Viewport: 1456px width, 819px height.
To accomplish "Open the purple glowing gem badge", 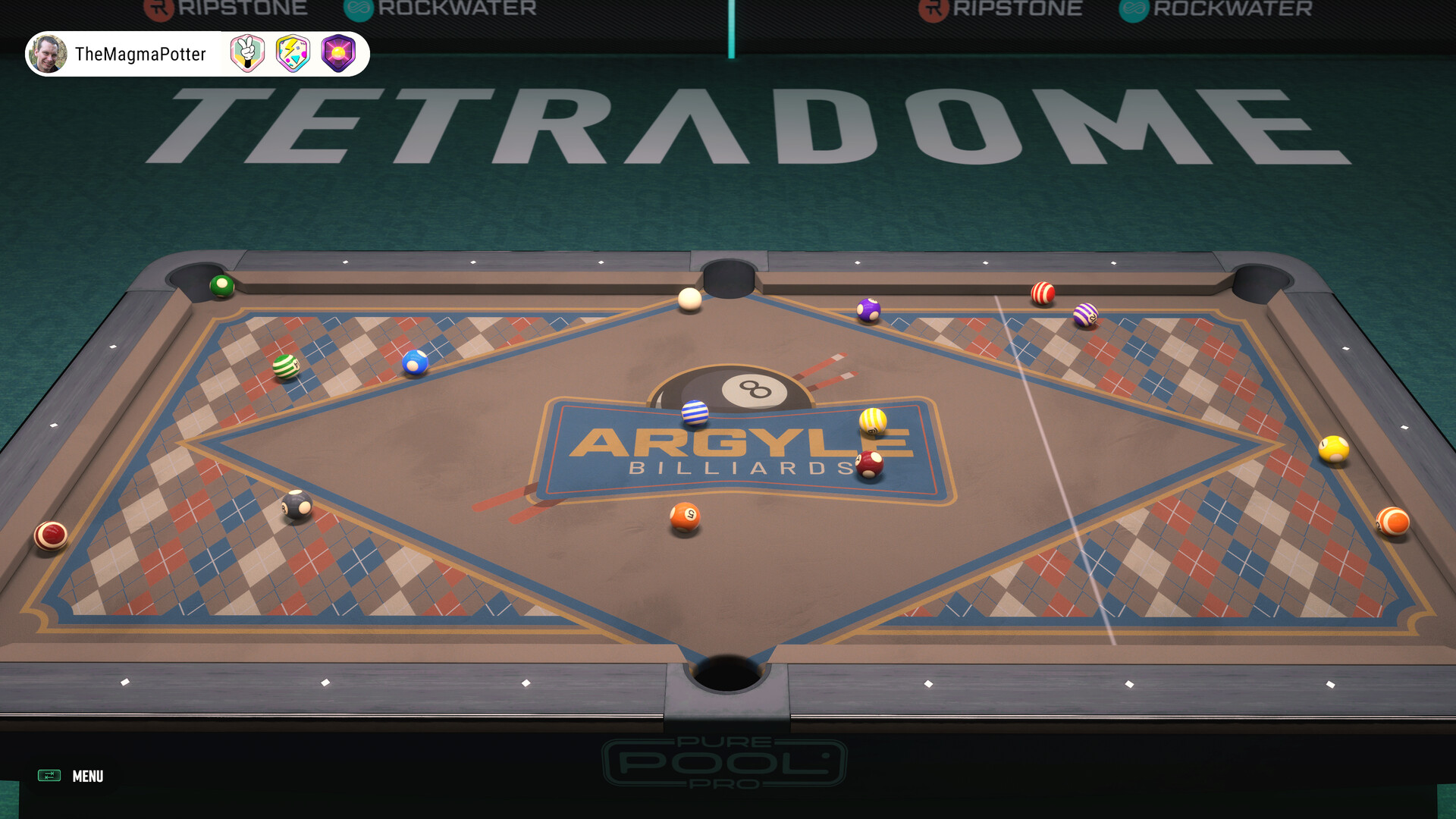I will (x=340, y=54).
